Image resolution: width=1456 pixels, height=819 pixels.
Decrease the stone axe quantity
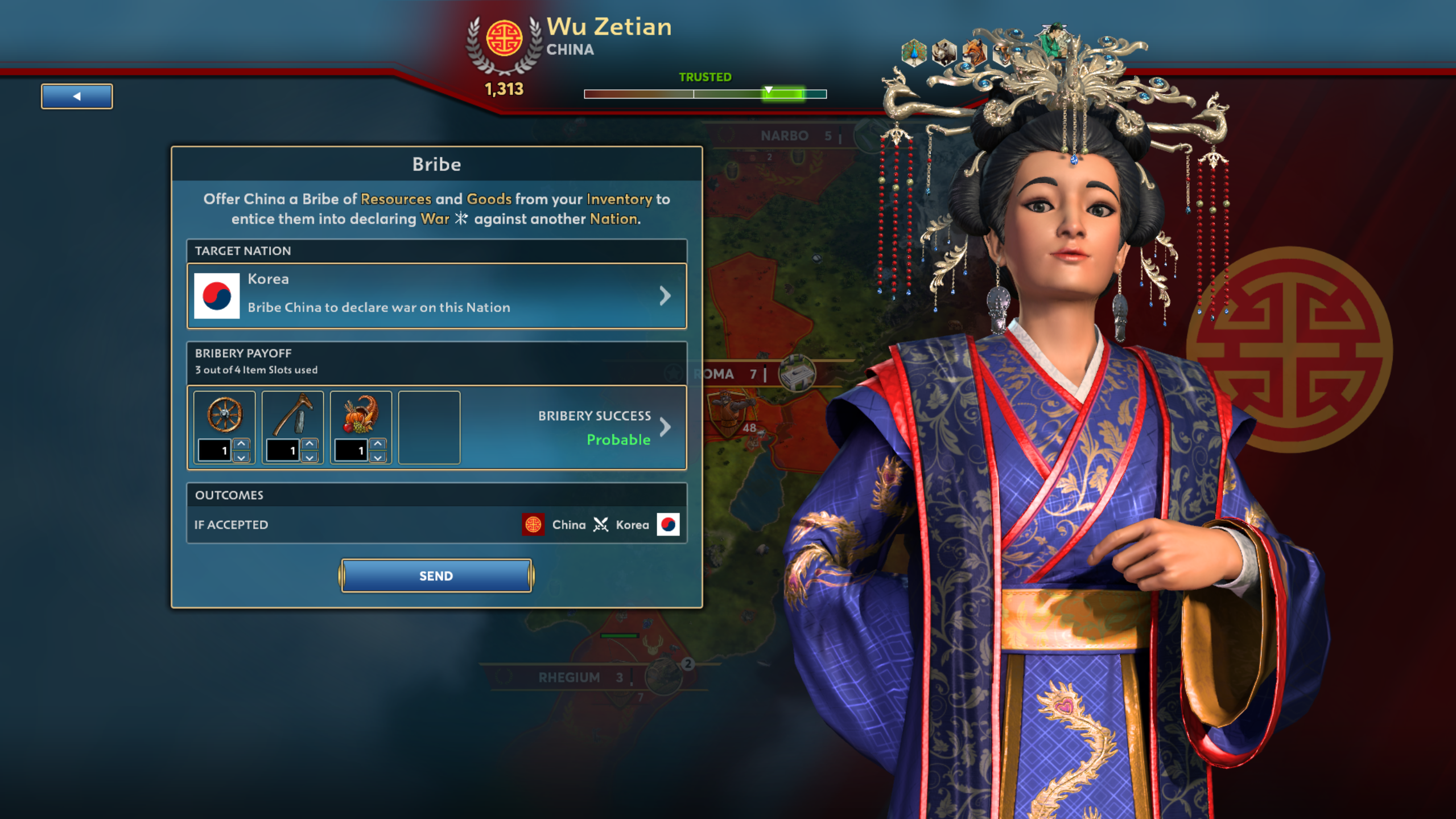point(310,456)
